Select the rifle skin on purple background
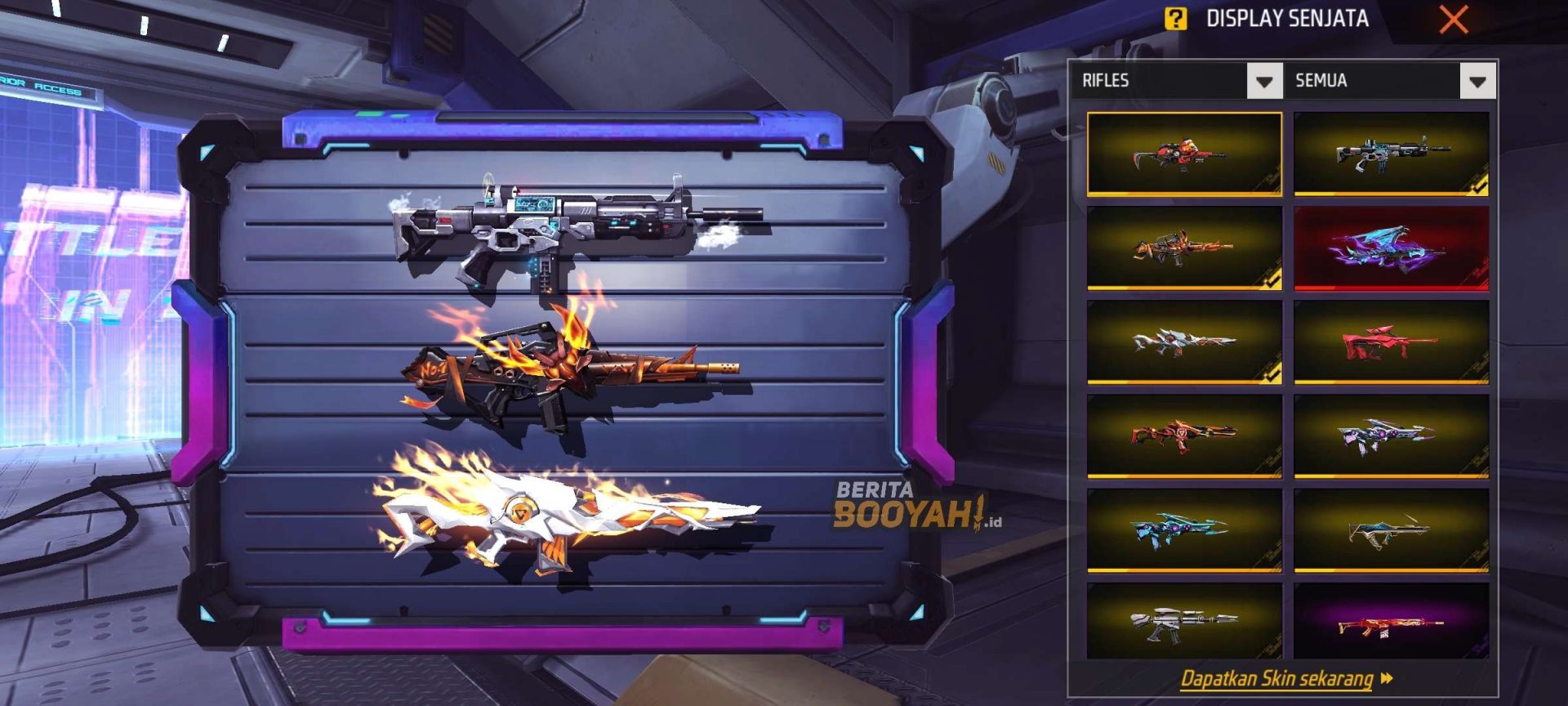Image resolution: width=1568 pixels, height=706 pixels. pos(1391,623)
